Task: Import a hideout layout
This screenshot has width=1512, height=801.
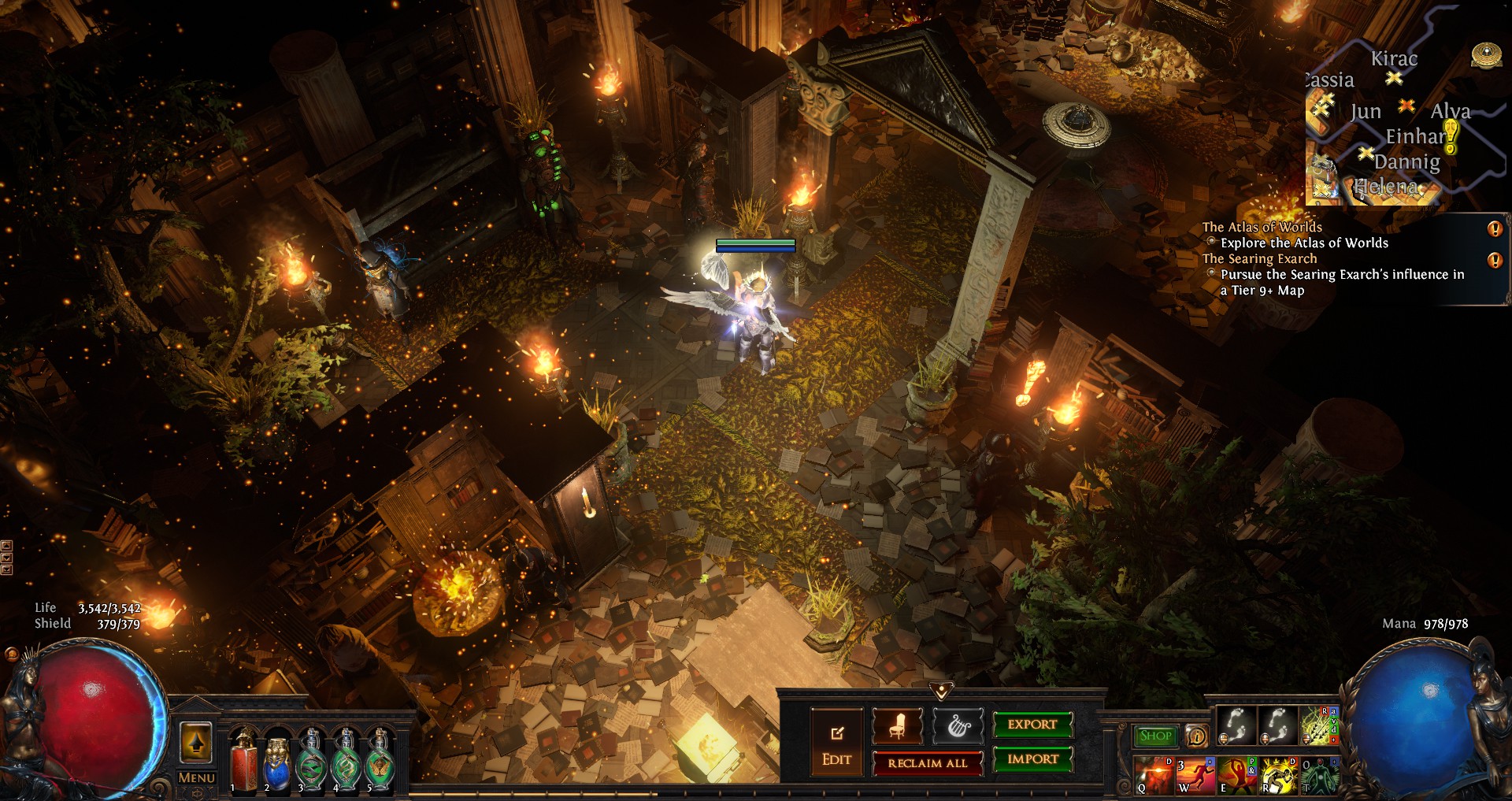Action: click(1032, 759)
